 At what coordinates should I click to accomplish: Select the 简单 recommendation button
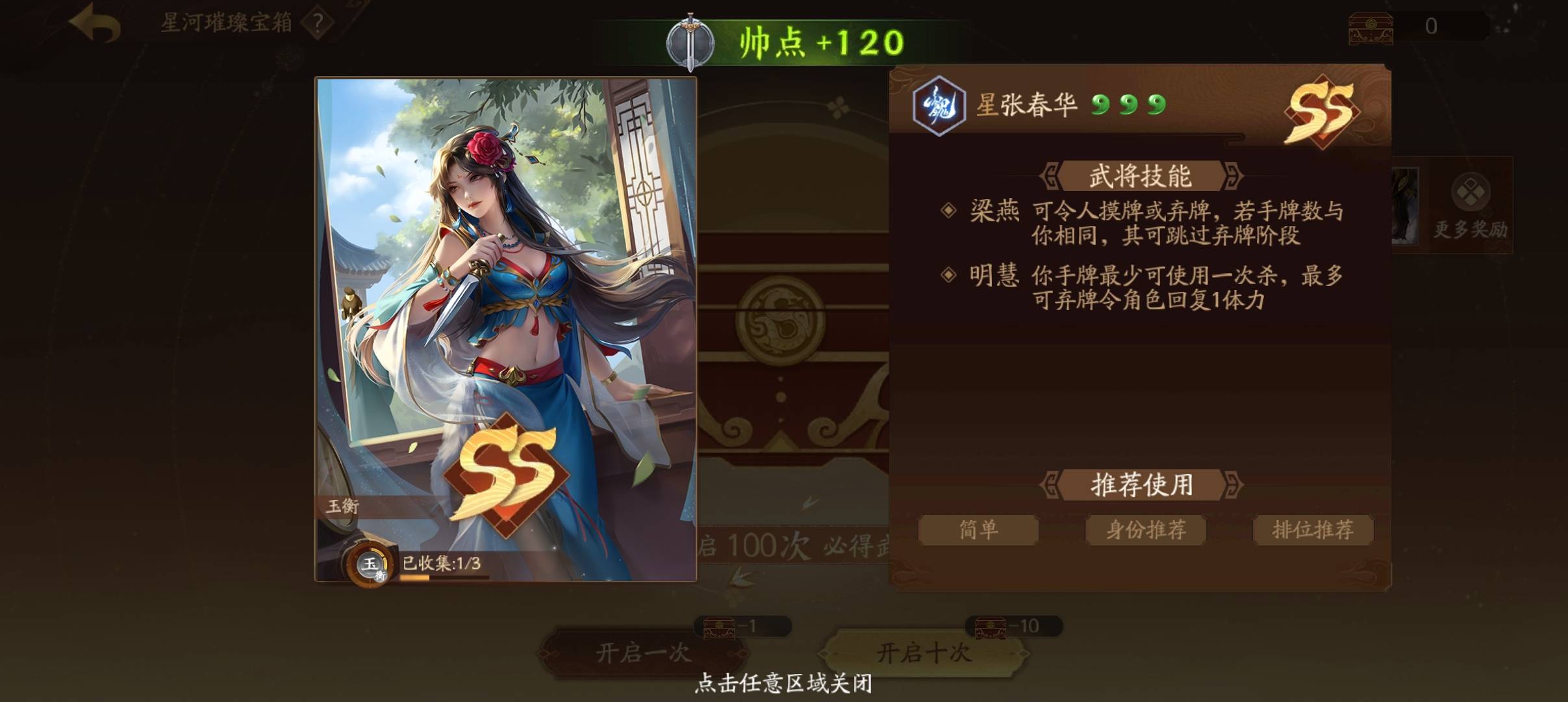coord(978,530)
